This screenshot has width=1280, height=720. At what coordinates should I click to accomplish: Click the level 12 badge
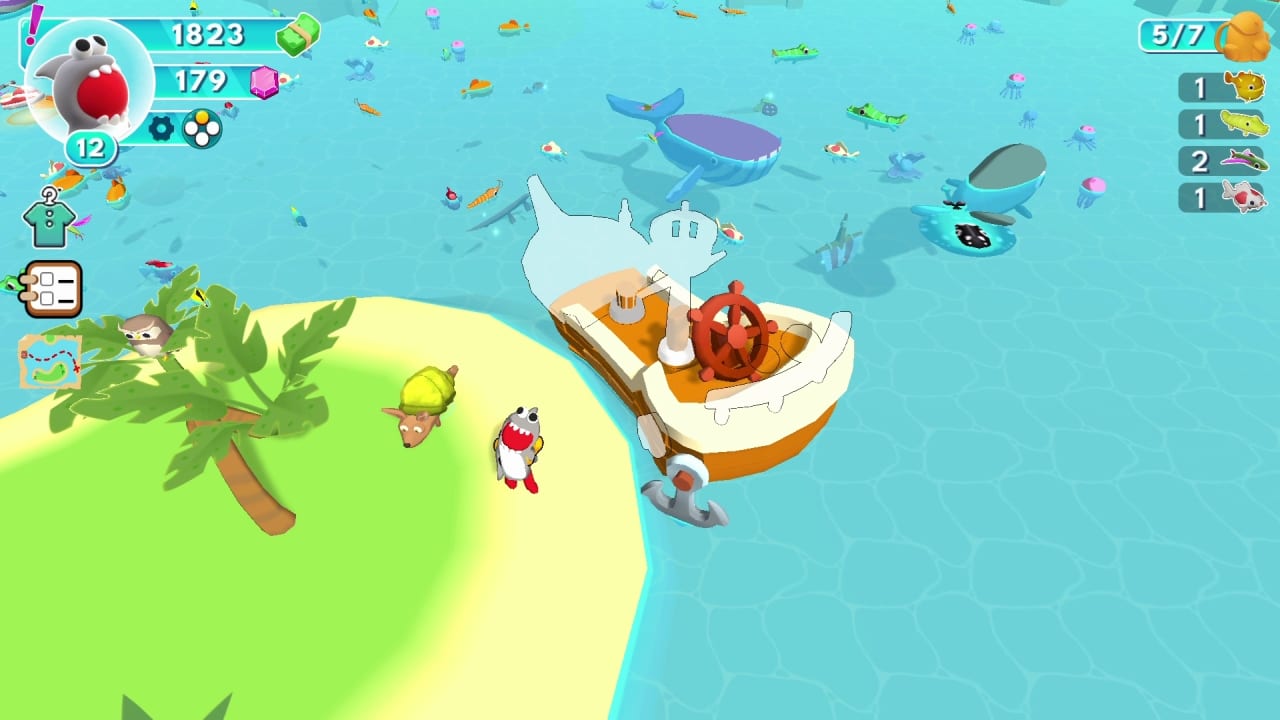coord(90,148)
